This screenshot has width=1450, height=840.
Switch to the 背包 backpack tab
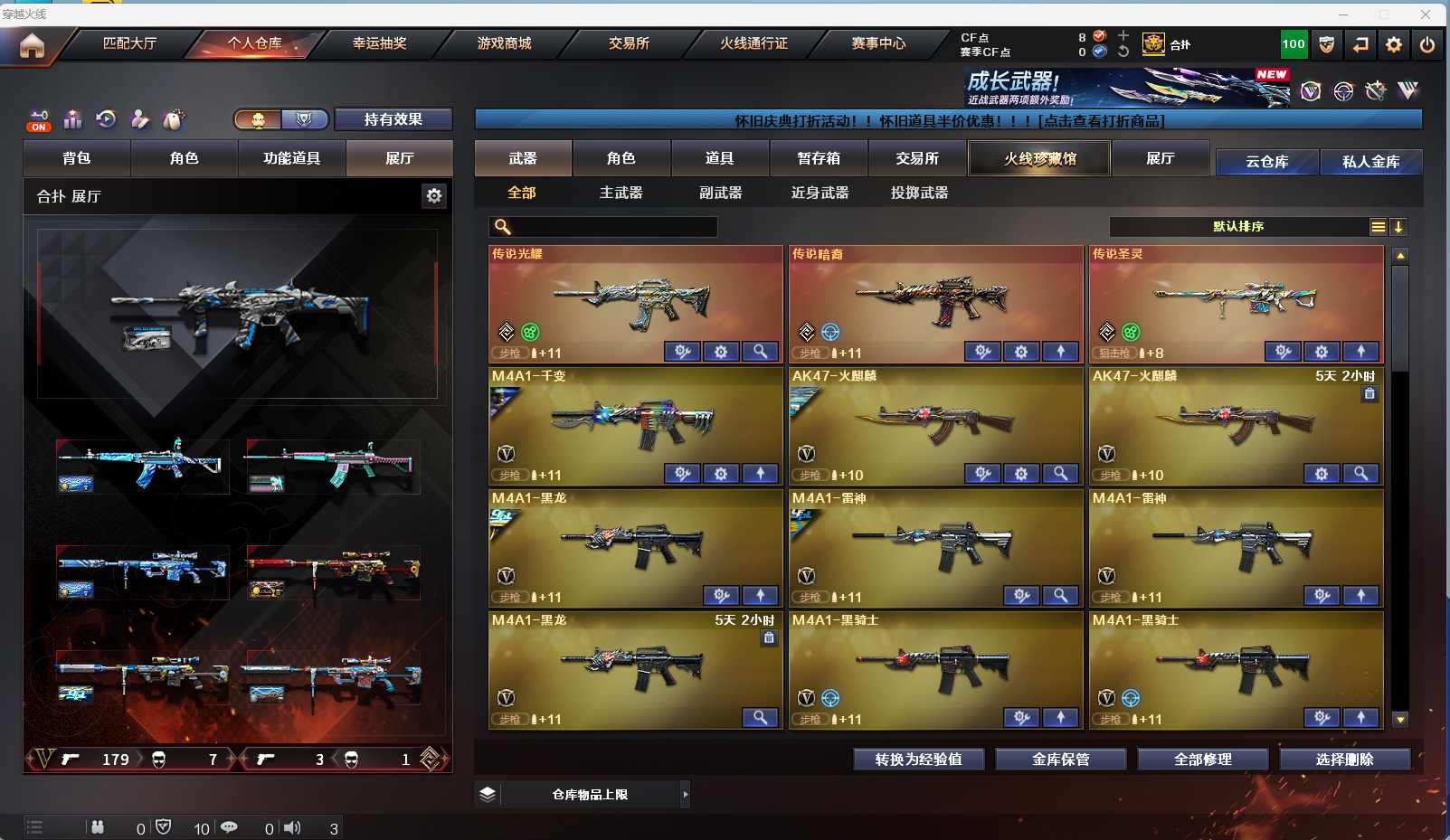click(x=77, y=158)
